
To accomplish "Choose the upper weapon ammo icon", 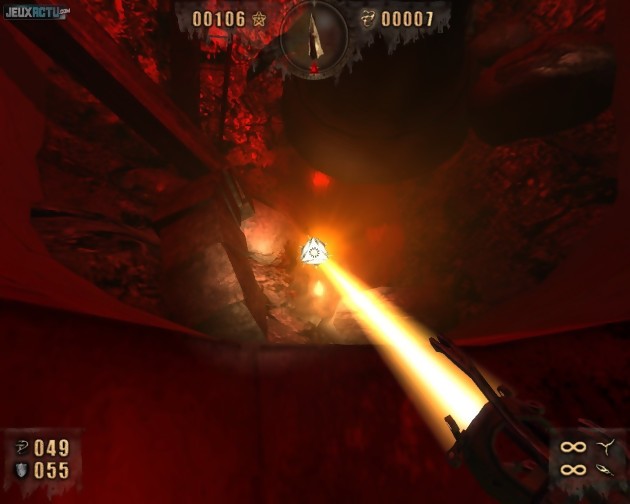I will (x=604, y=446).
